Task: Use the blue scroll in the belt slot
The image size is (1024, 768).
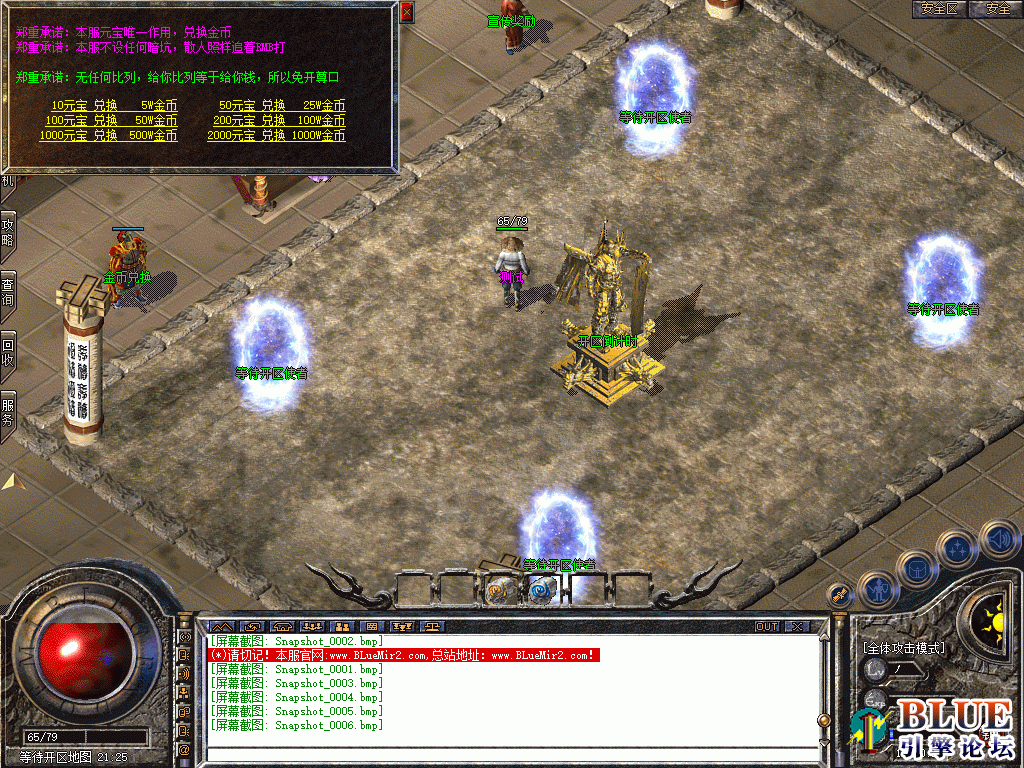Action: point(542,591)
